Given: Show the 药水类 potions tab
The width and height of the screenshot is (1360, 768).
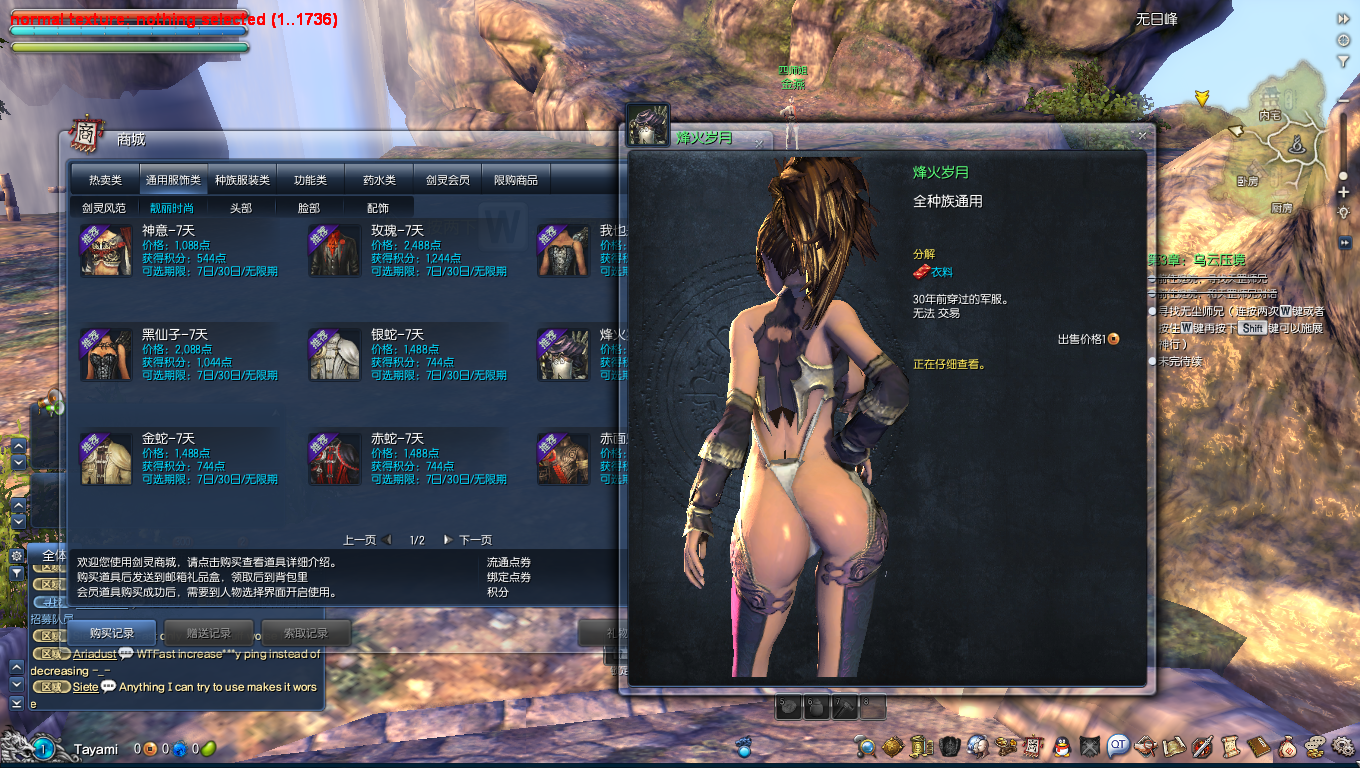Looking at the screenshot, I should (379, 180).
